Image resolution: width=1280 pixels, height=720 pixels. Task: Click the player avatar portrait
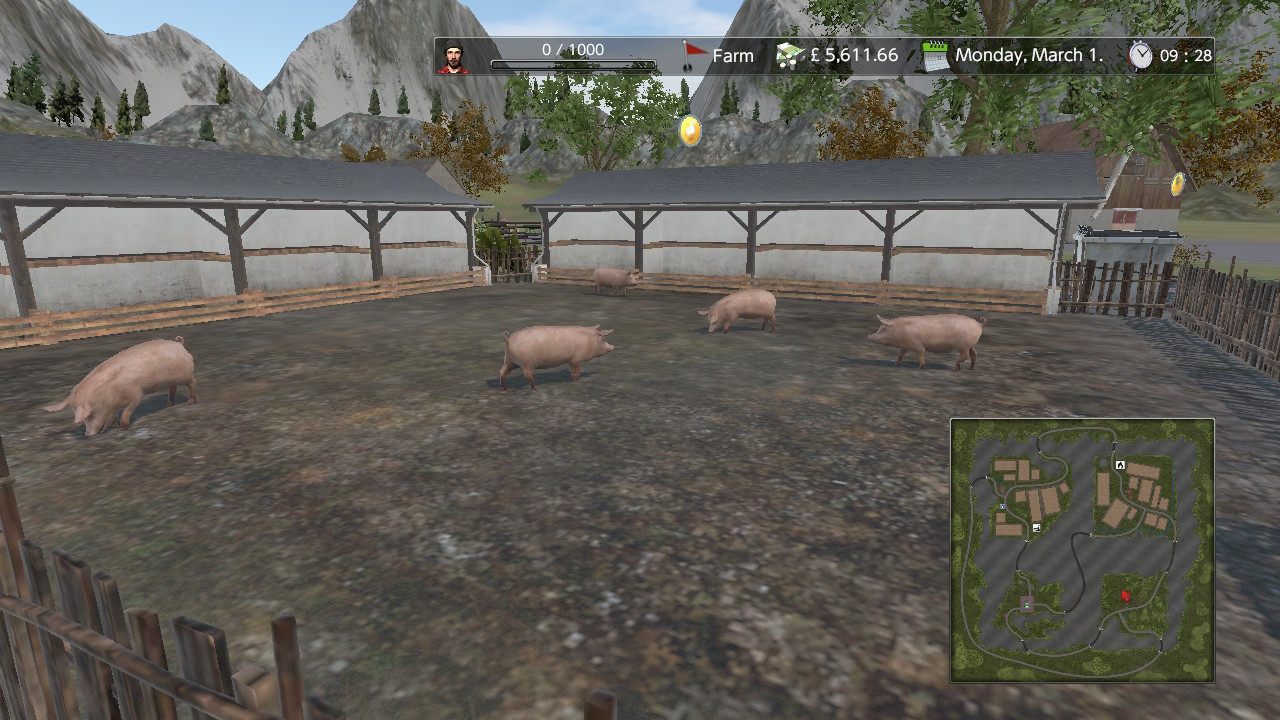tap(456, 56)
